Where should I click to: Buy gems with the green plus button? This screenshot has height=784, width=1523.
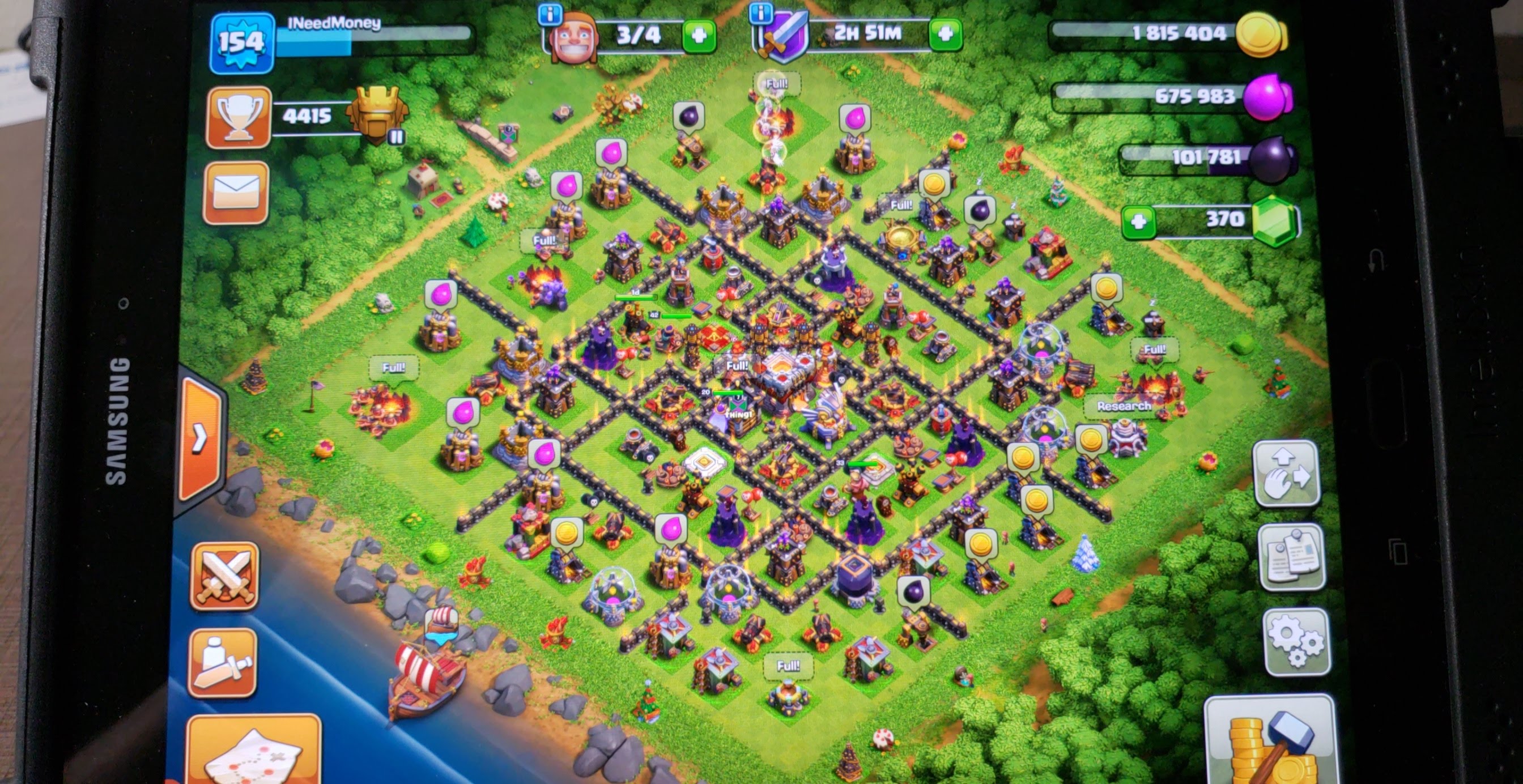click(1138, 222)
